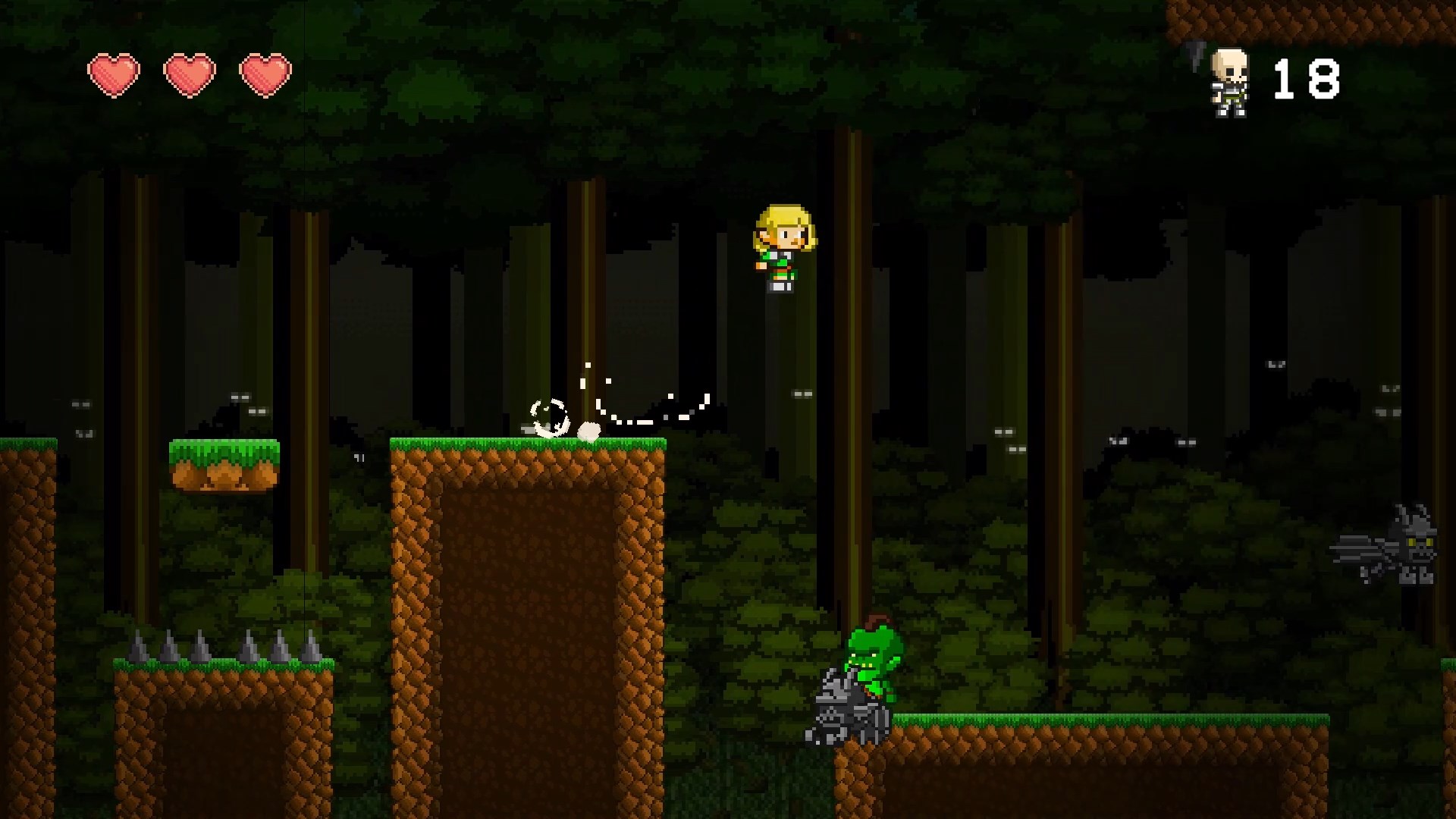Image resolution: width=1456 pixels, height=819 pixels.
Task: Select the first heart in the health bar
Action: tap(115, 73)
